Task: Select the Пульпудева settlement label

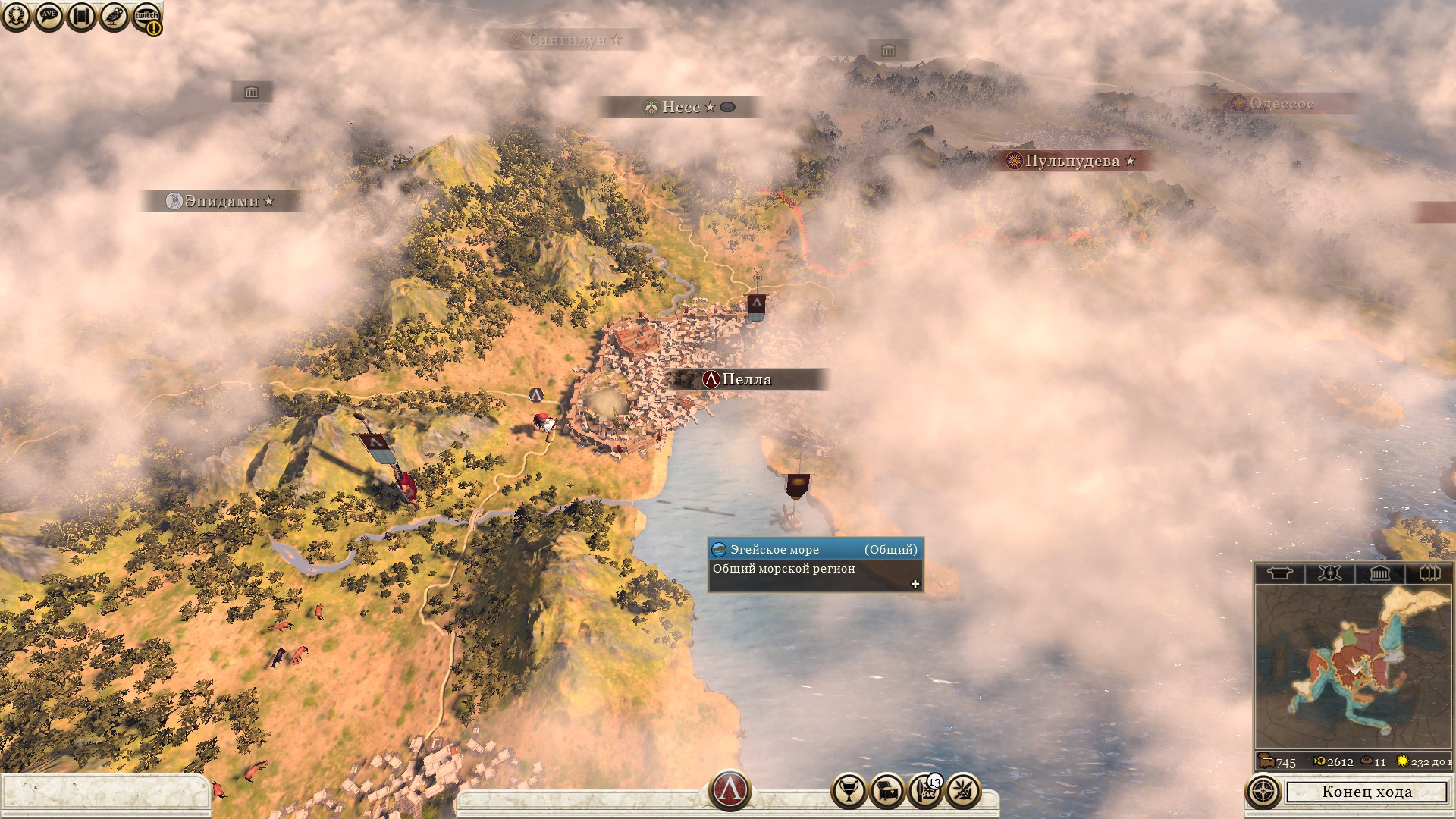Action: [1072, 161]
